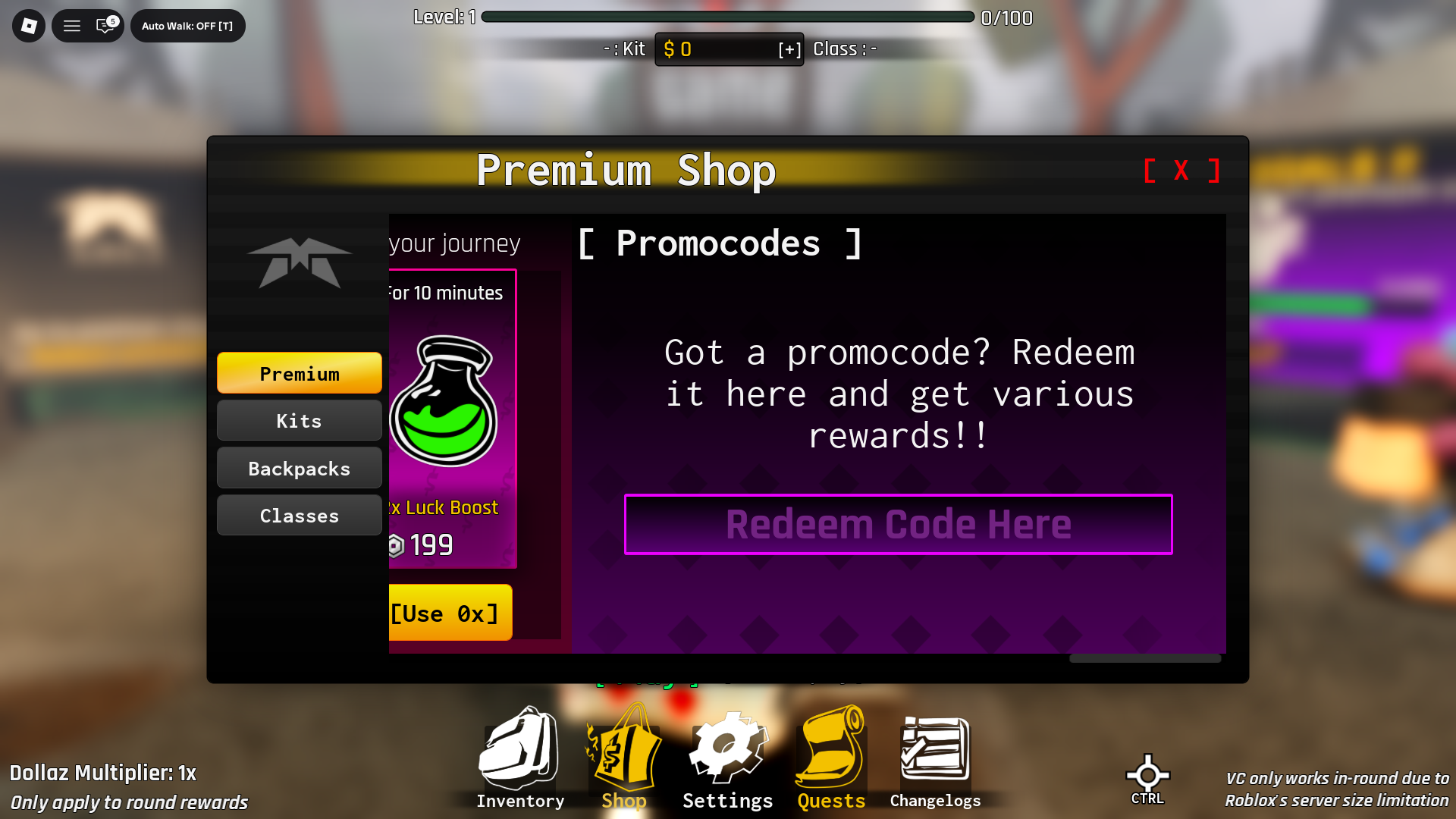
Task: Click Redeem Code Here
Action: (898, 524)
